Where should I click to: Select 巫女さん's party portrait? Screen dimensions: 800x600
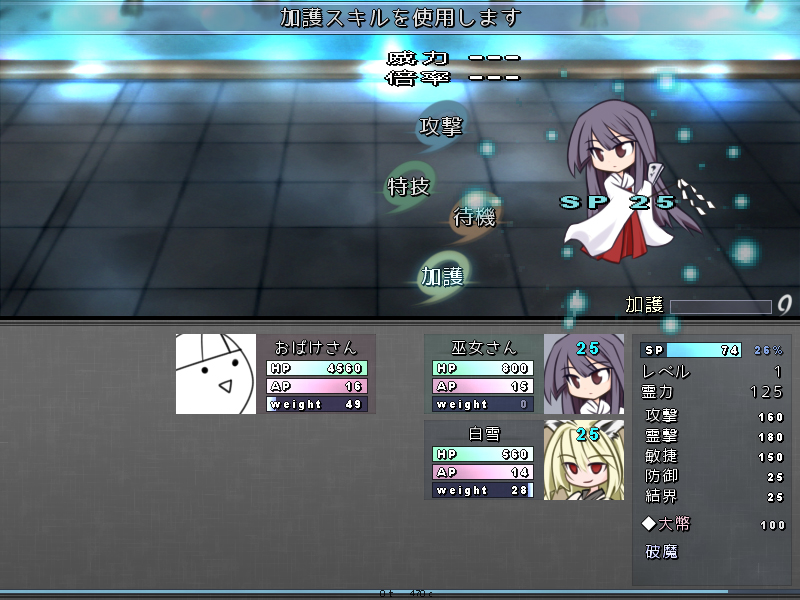coord(583,374)
